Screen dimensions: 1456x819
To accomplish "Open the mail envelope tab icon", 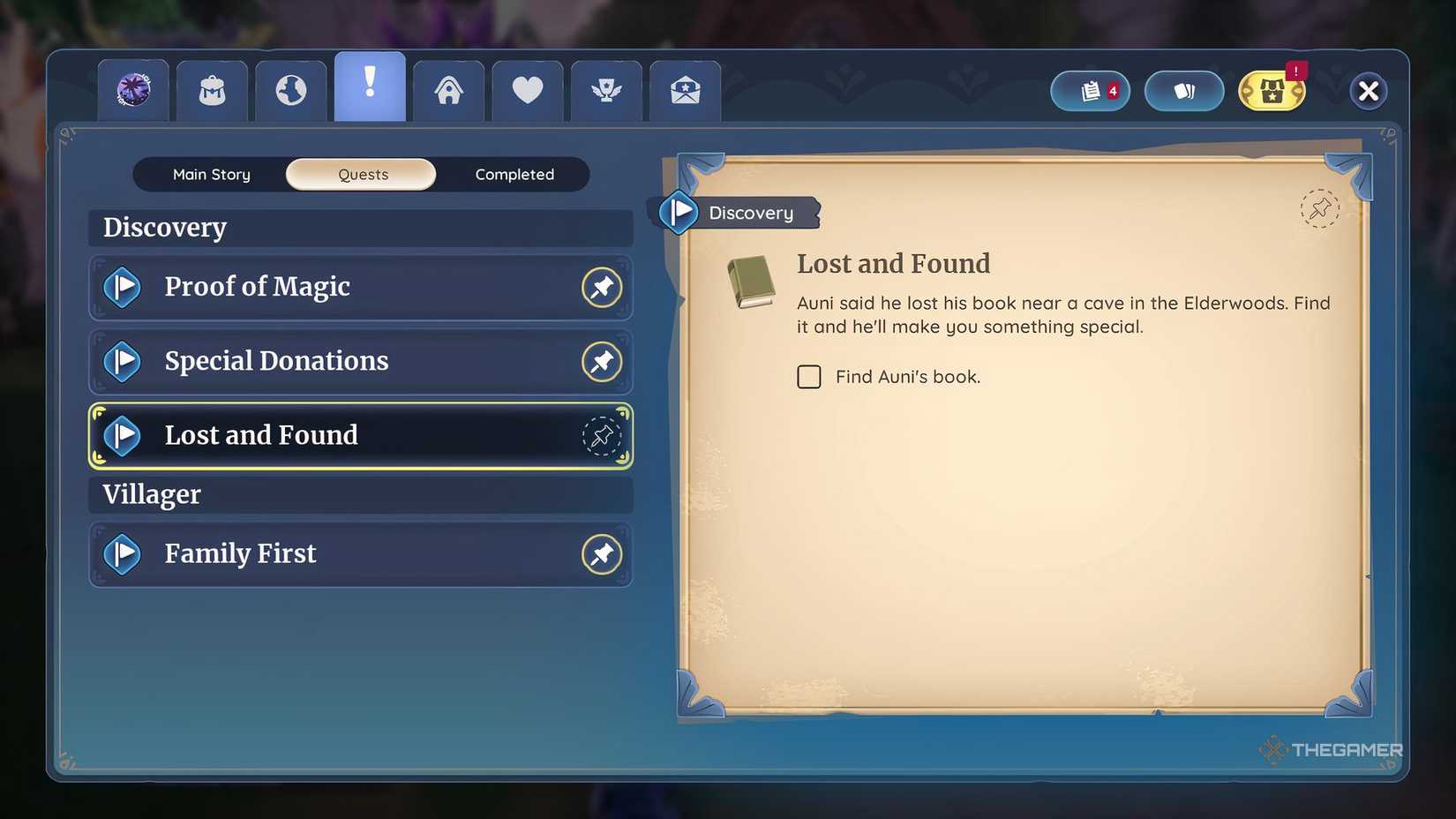I will (685, 89).
